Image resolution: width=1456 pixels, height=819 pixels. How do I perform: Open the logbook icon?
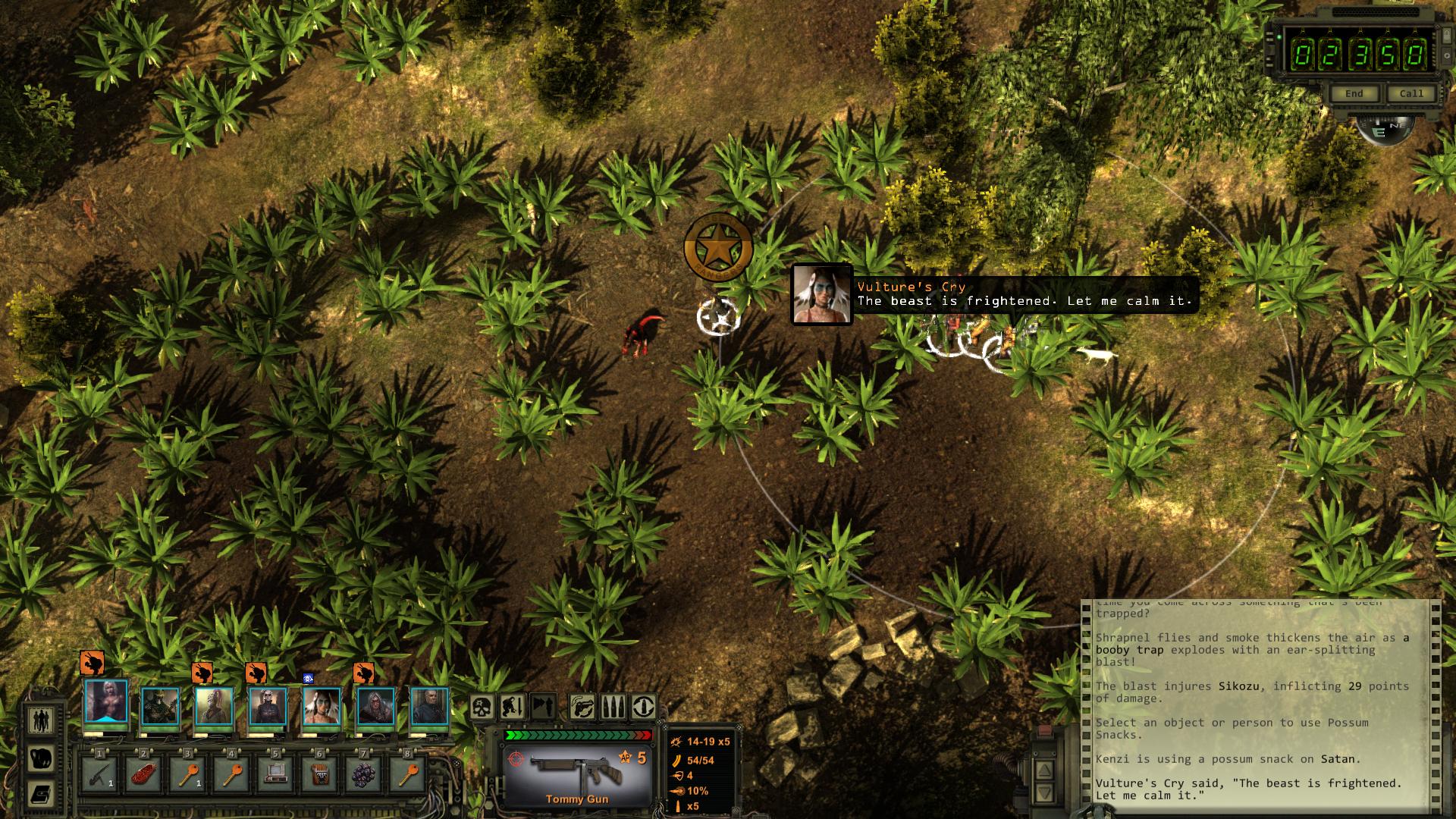click(x=41, y=795)
